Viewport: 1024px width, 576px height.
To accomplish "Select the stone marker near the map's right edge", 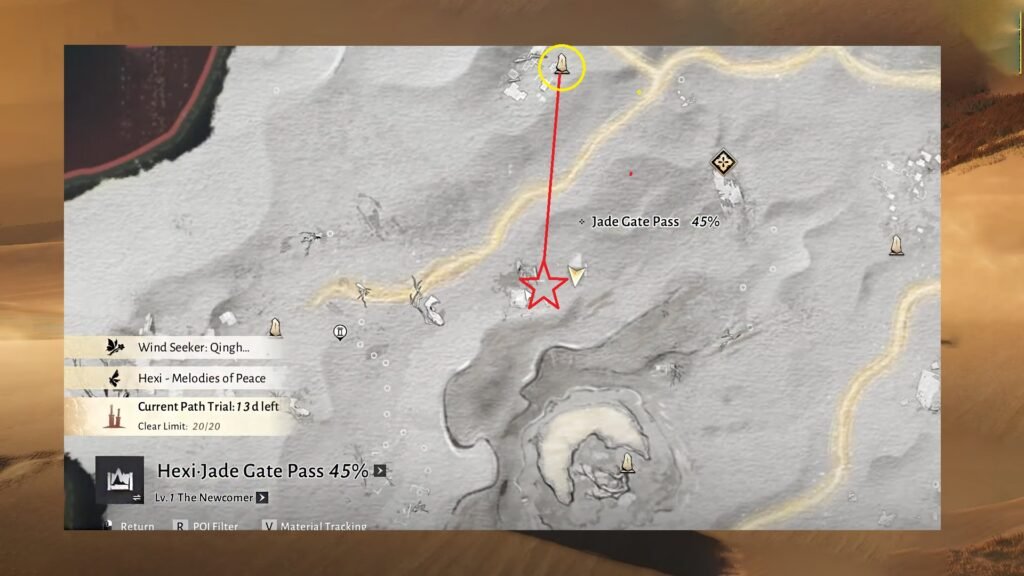I will (x=896, y=244).
